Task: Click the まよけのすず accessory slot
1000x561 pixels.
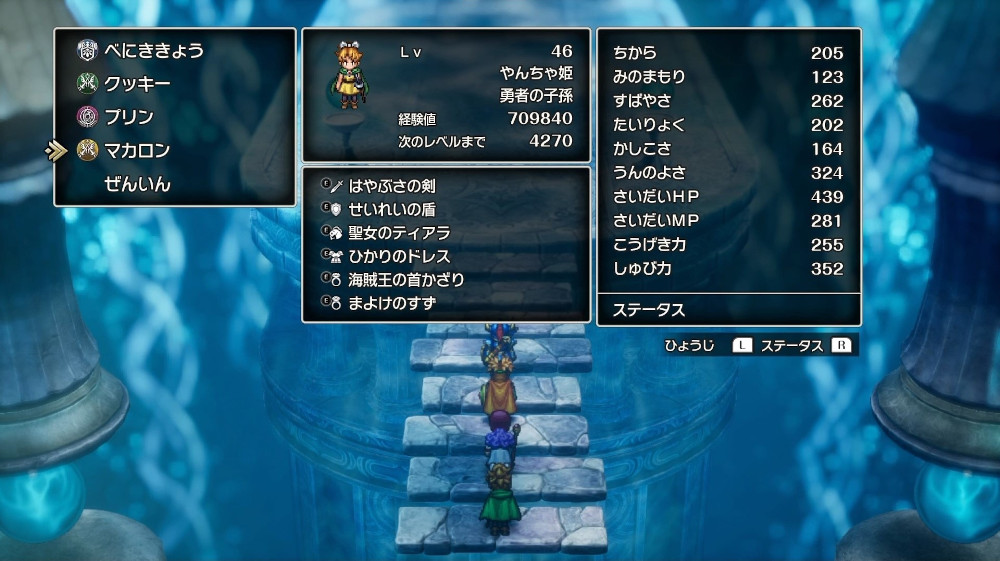Action: [391, 302]
